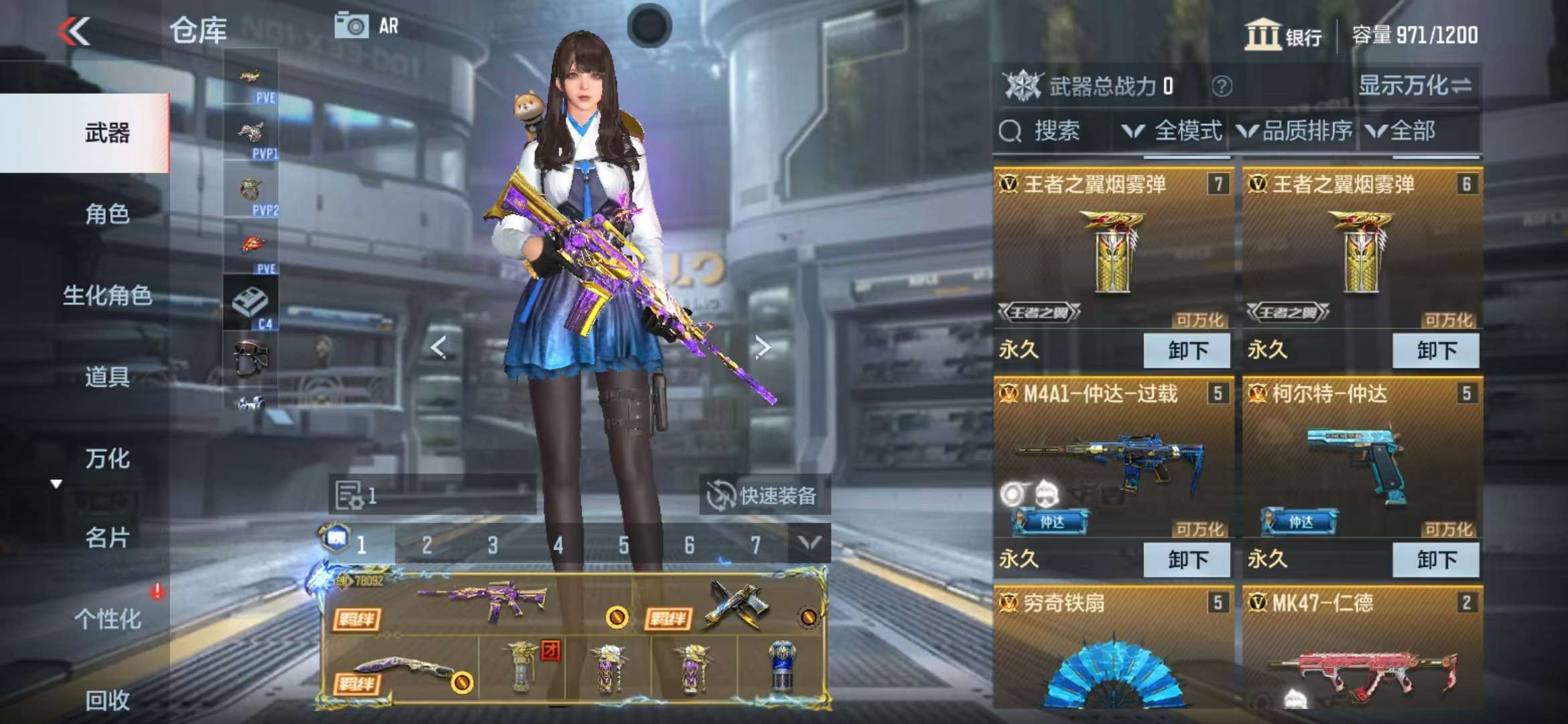Go back with the double-arrow button
Screen dimensions: 1568x724
[74, 32]
